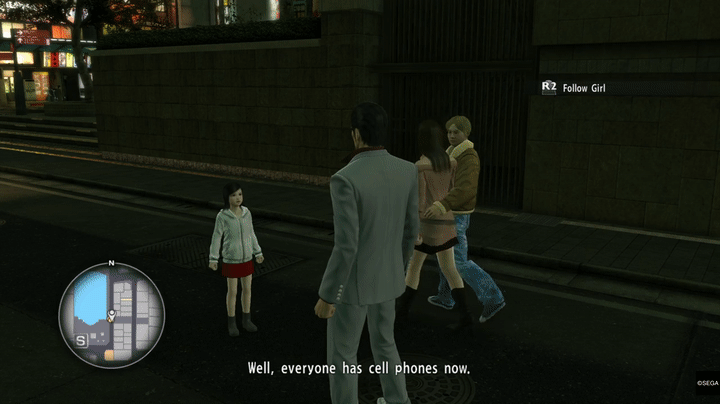The image size is (720, 404).
Task: Select the S marker on the minimap
Action: click(79, 341)
